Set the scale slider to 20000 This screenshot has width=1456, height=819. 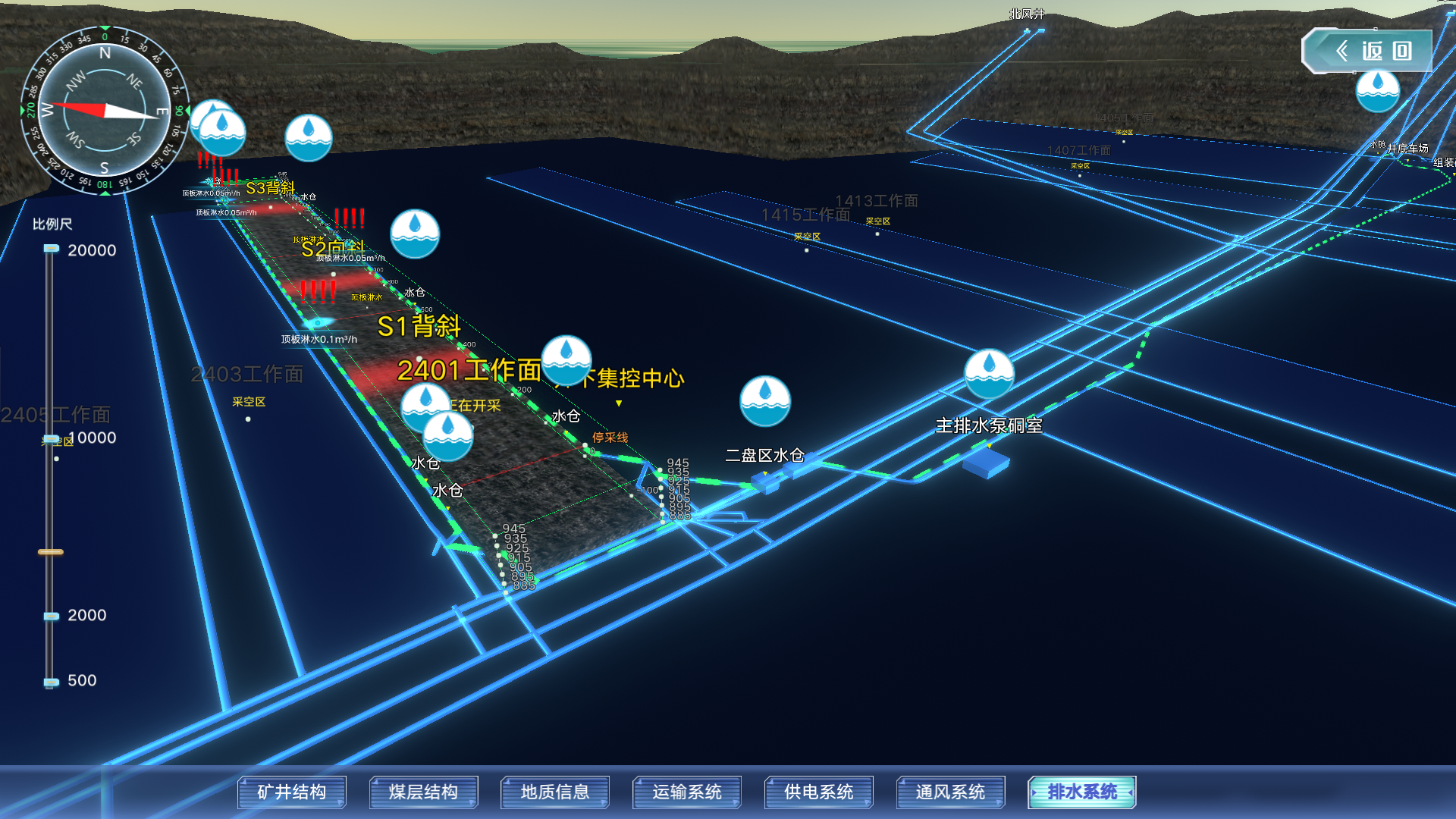[52, 249]
